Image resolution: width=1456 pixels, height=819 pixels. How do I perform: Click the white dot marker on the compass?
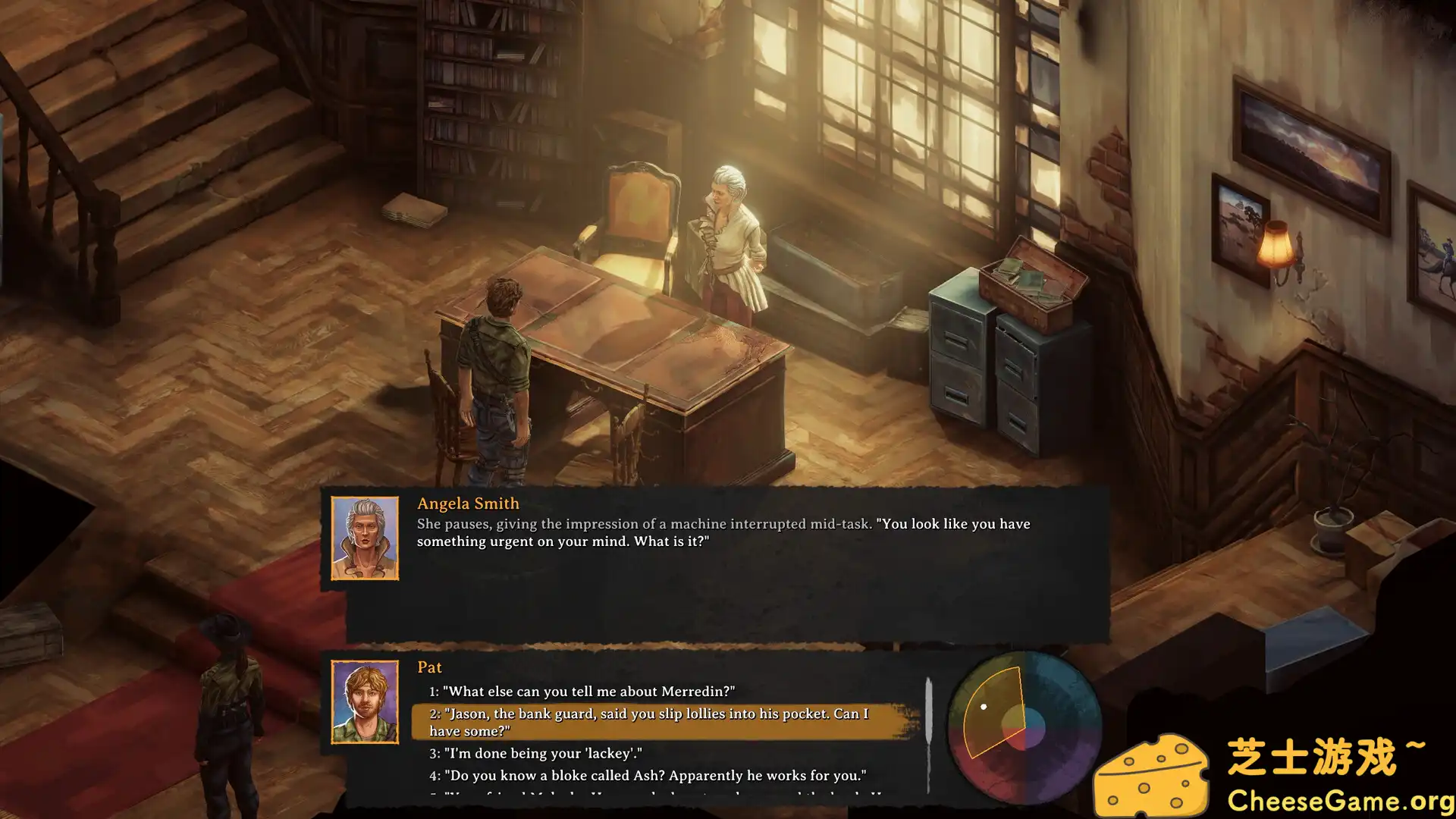click(984, 708)
